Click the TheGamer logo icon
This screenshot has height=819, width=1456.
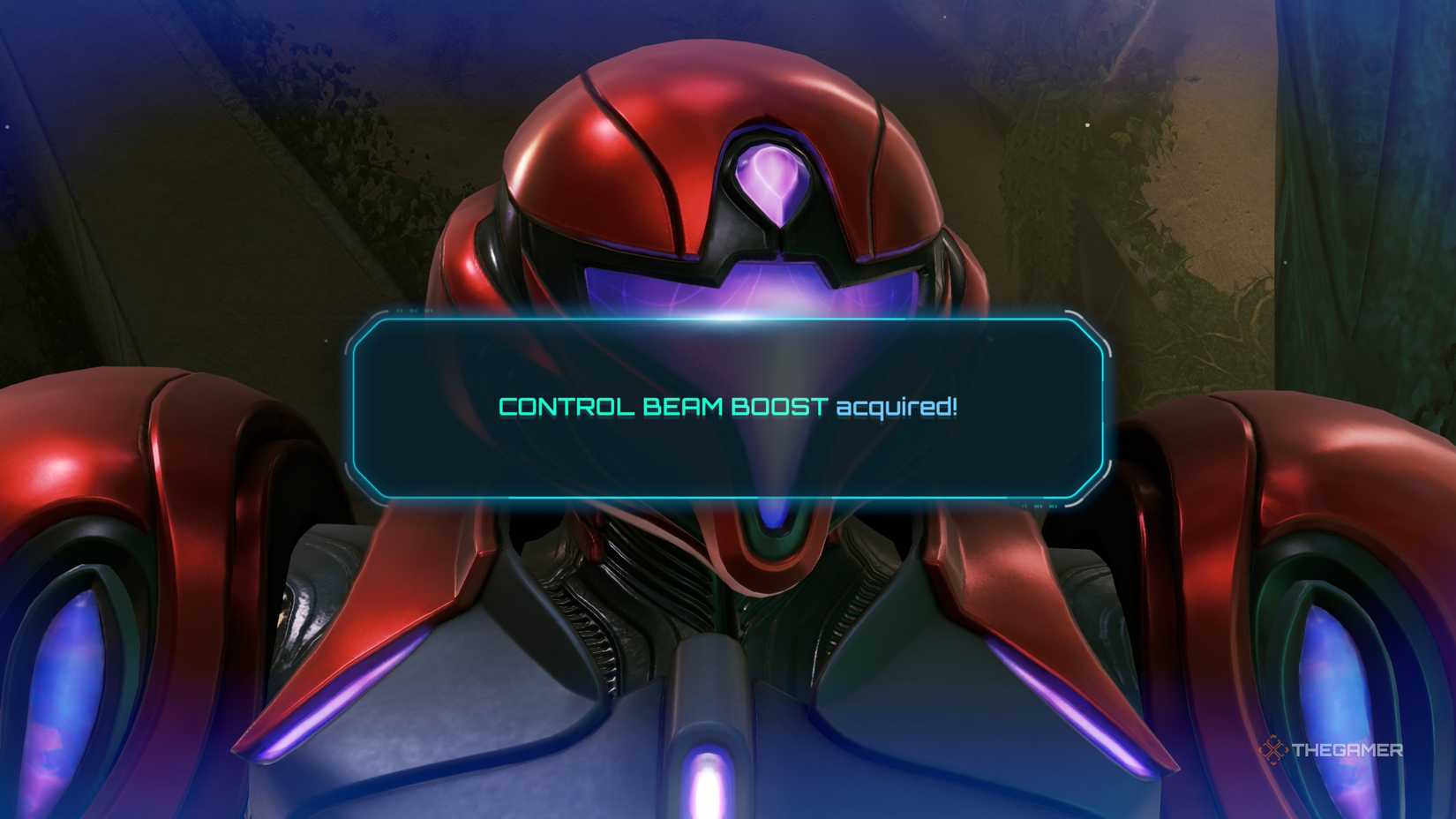point(1273,751)
